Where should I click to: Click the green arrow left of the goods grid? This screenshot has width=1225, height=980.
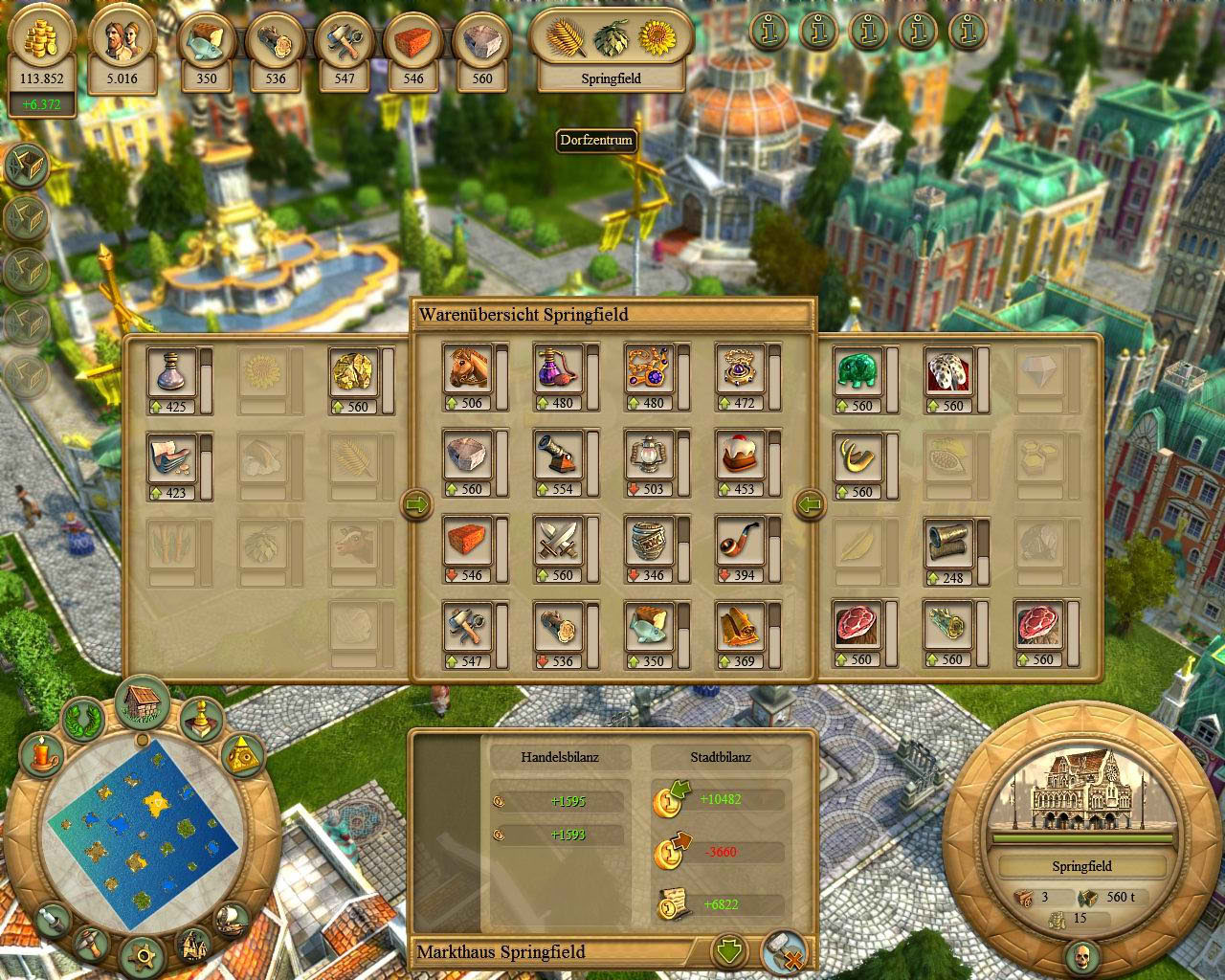[418, 504]
